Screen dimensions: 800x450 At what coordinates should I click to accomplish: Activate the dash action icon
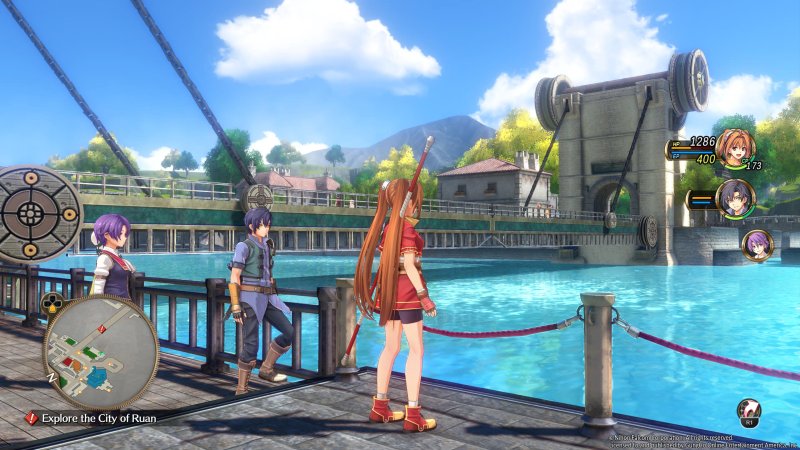click(749, 411)
